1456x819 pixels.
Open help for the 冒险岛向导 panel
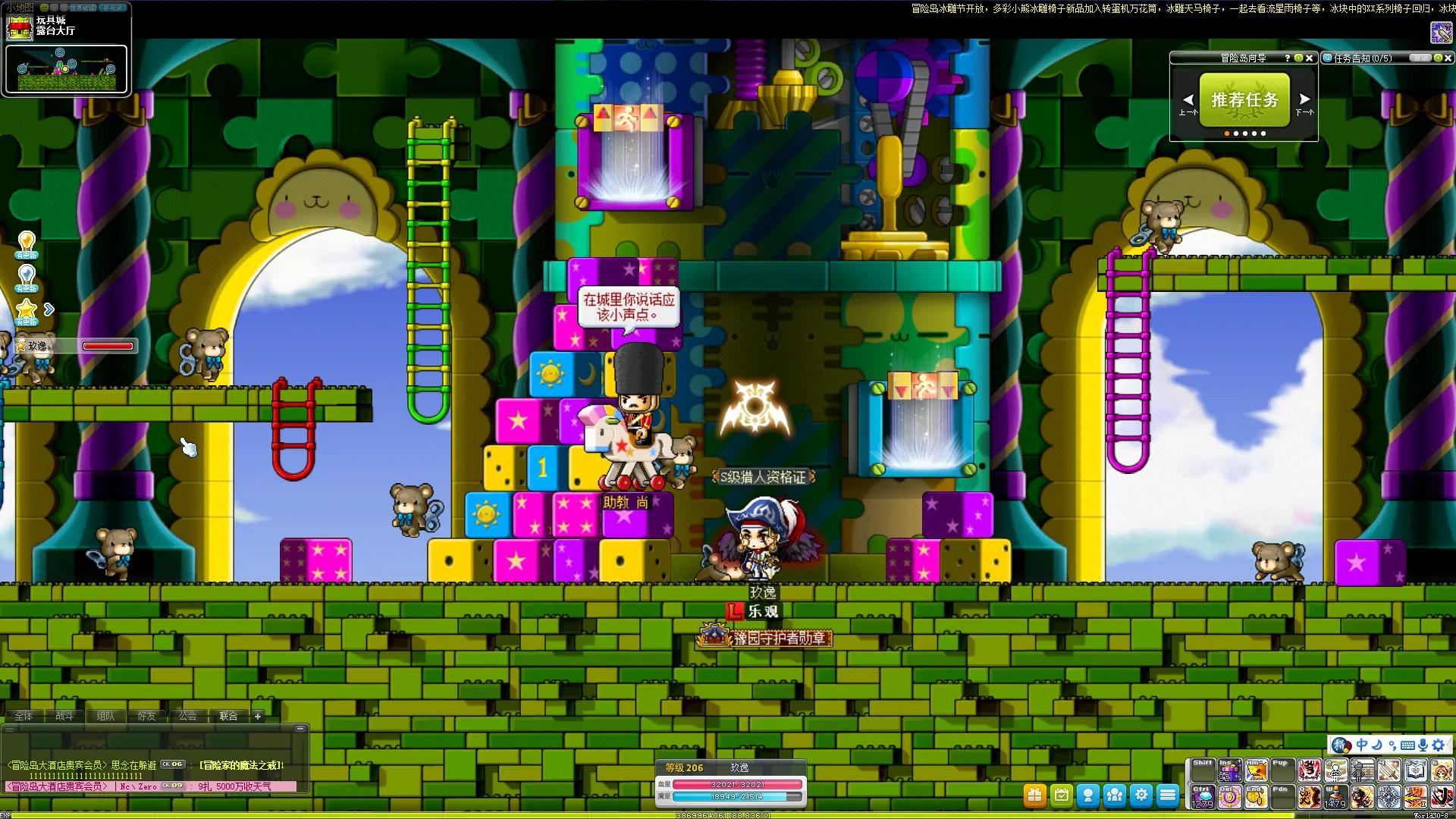coord(1287,58)
